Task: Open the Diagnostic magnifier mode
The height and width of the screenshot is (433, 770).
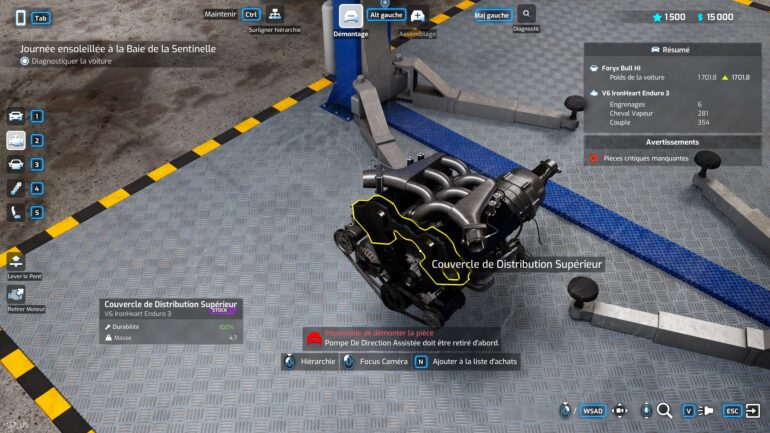Action: point(526,14)
